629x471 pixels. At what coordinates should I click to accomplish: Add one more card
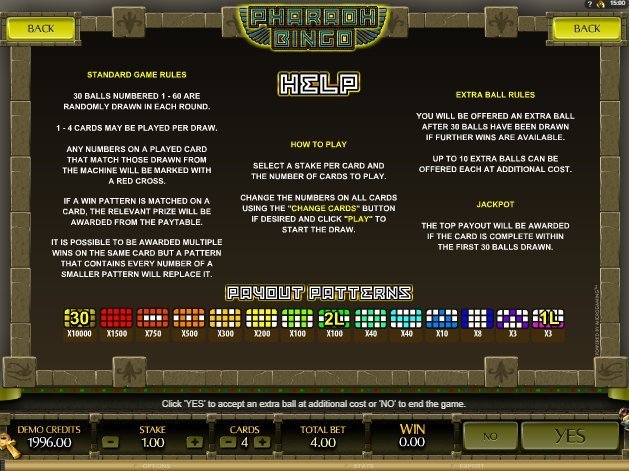262,441
